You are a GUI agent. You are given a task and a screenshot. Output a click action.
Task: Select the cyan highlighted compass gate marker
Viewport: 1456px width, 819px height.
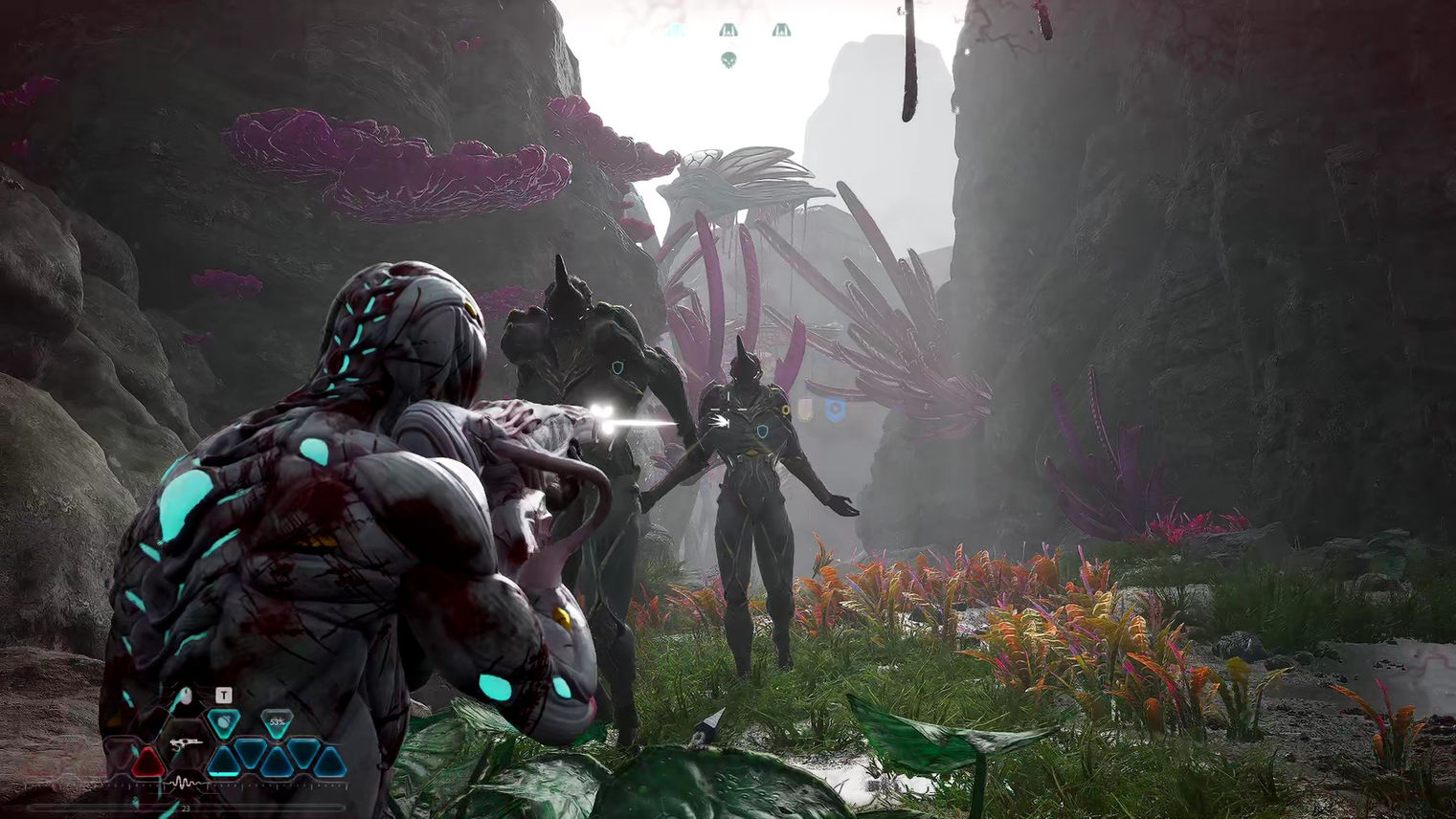pyautogui.click(x=675, y=31)
